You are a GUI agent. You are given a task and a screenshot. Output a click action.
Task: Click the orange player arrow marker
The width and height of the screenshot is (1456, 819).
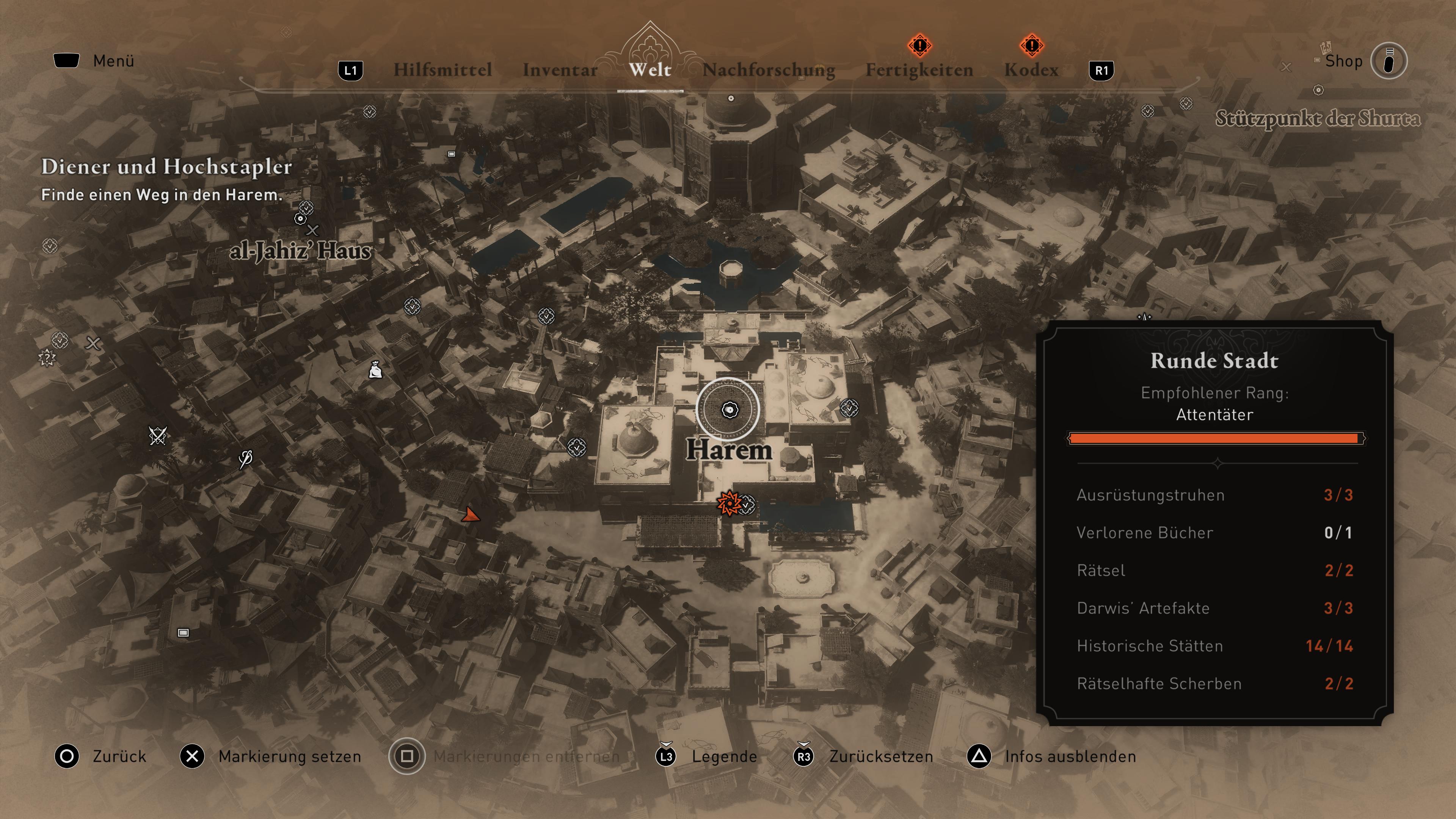point(469,515)
